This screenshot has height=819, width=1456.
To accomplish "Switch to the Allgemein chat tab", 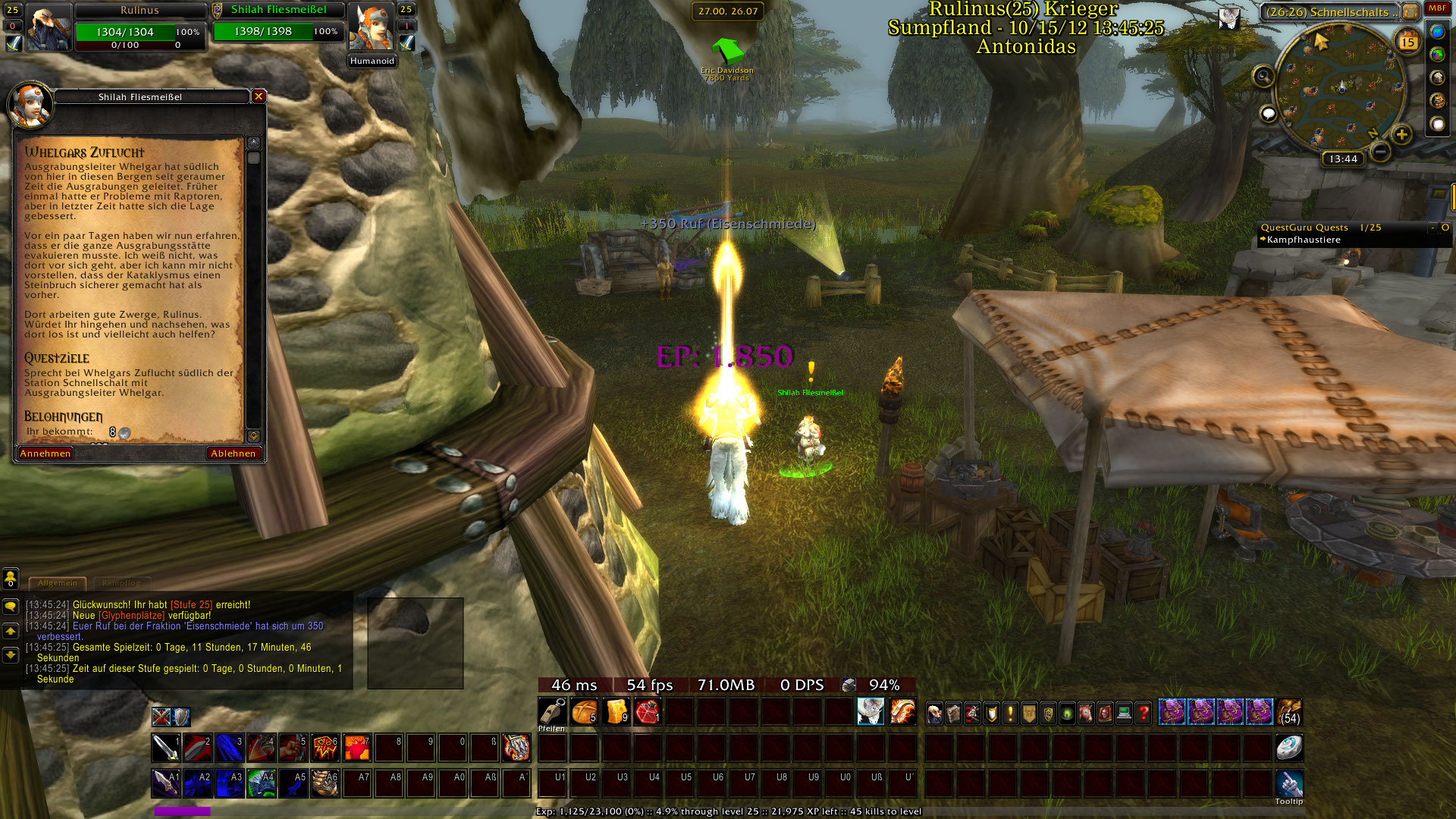I will 58,583.
